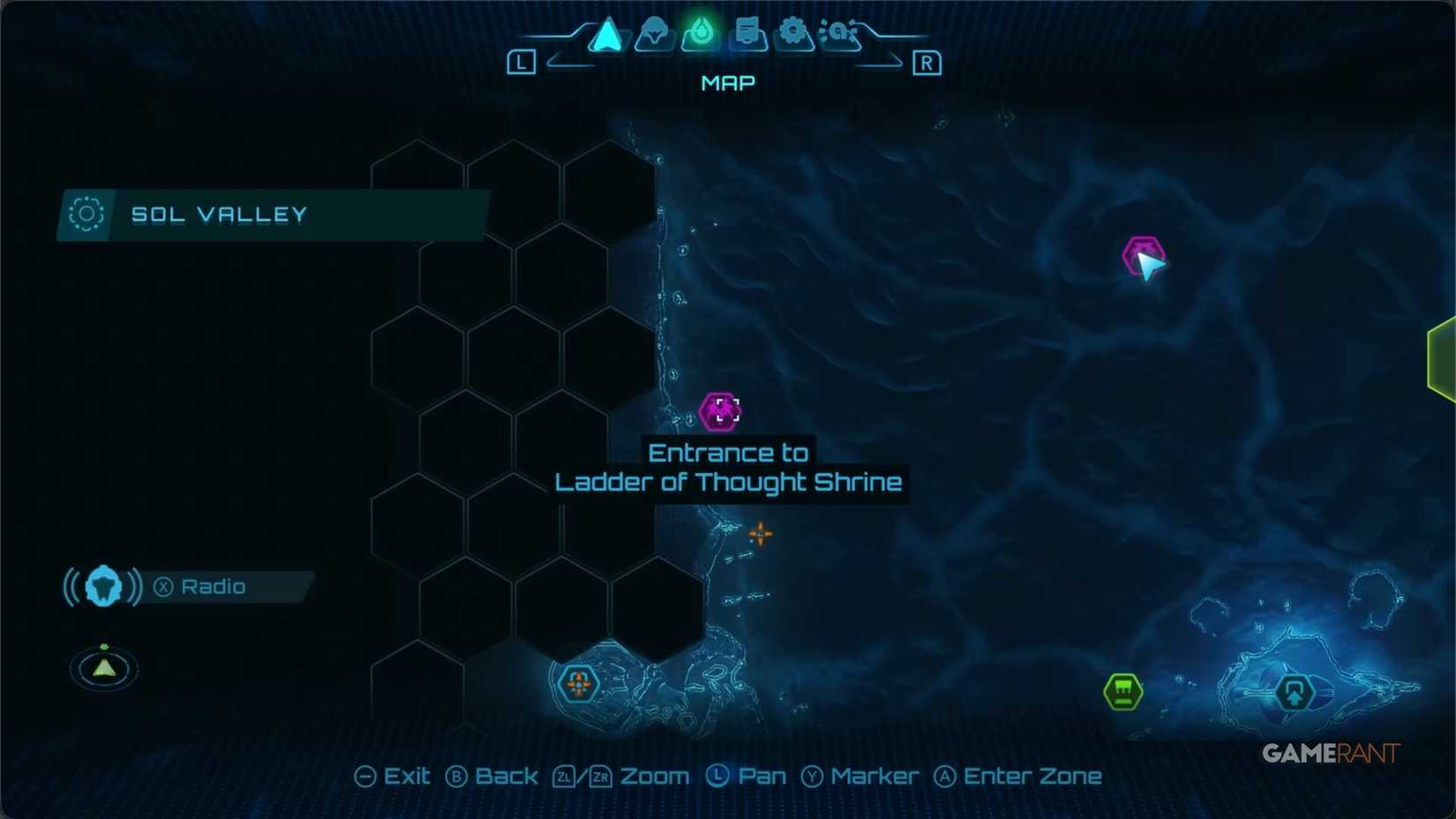Image resolution: width=1456 pixels, height=819 pixels.
Task: Click the pink Ladder of Thought Shrine marker
Action: [722, 410]
